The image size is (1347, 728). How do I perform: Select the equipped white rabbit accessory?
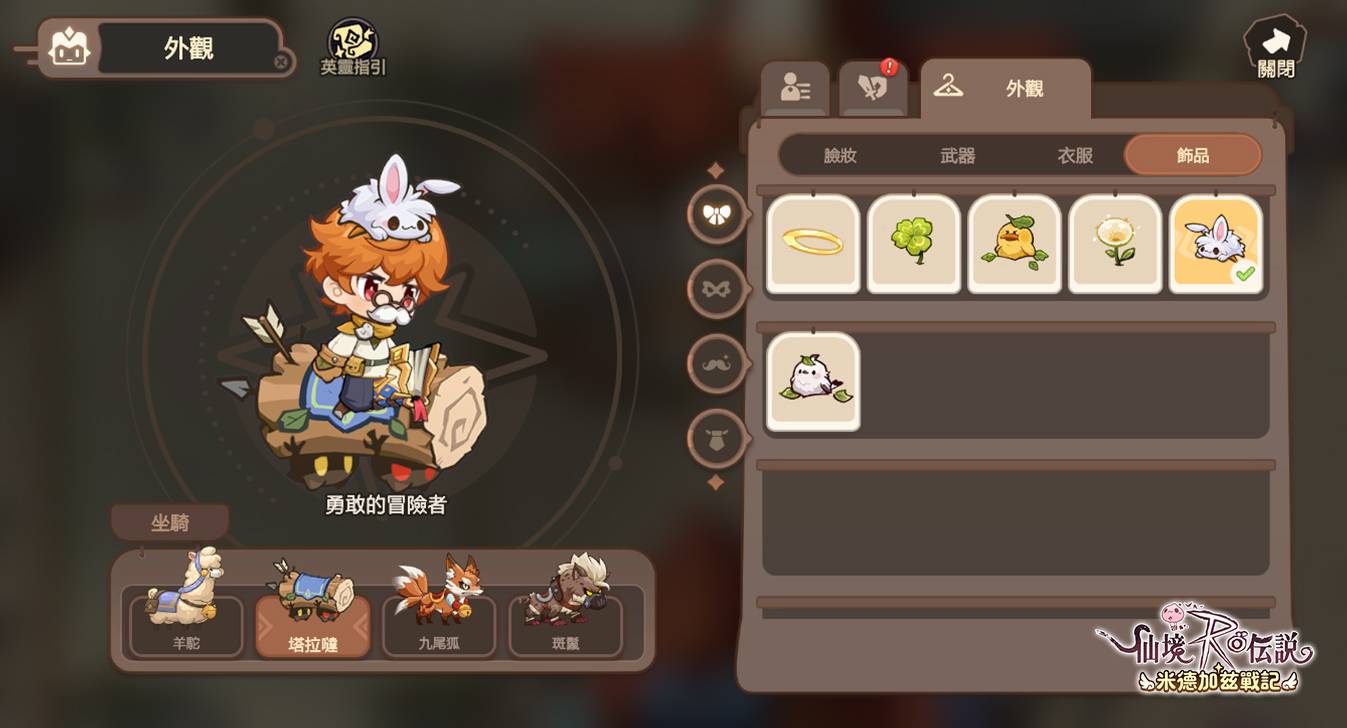coord(1215,244)
